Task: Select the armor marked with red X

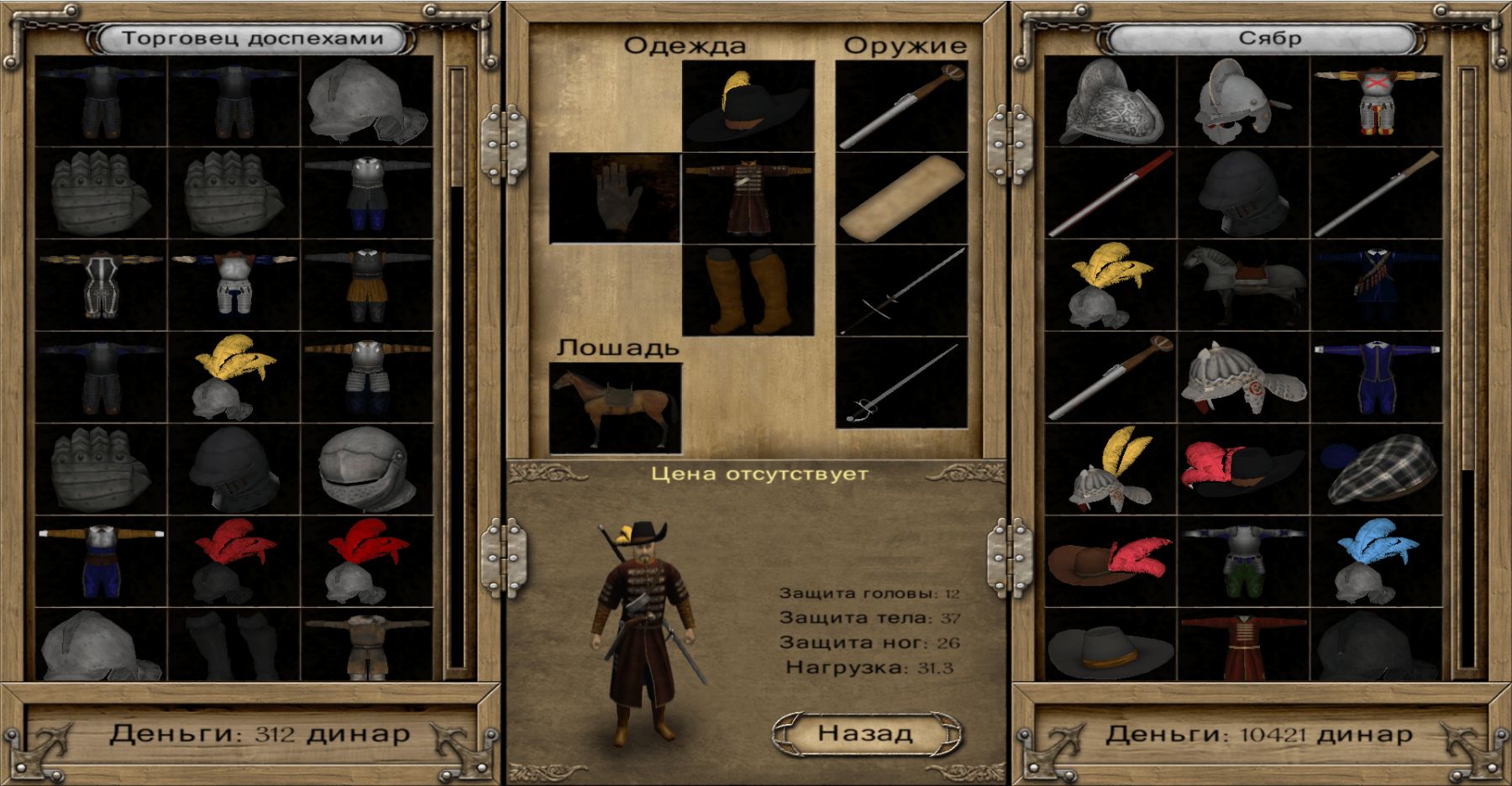Action: 1376,102
